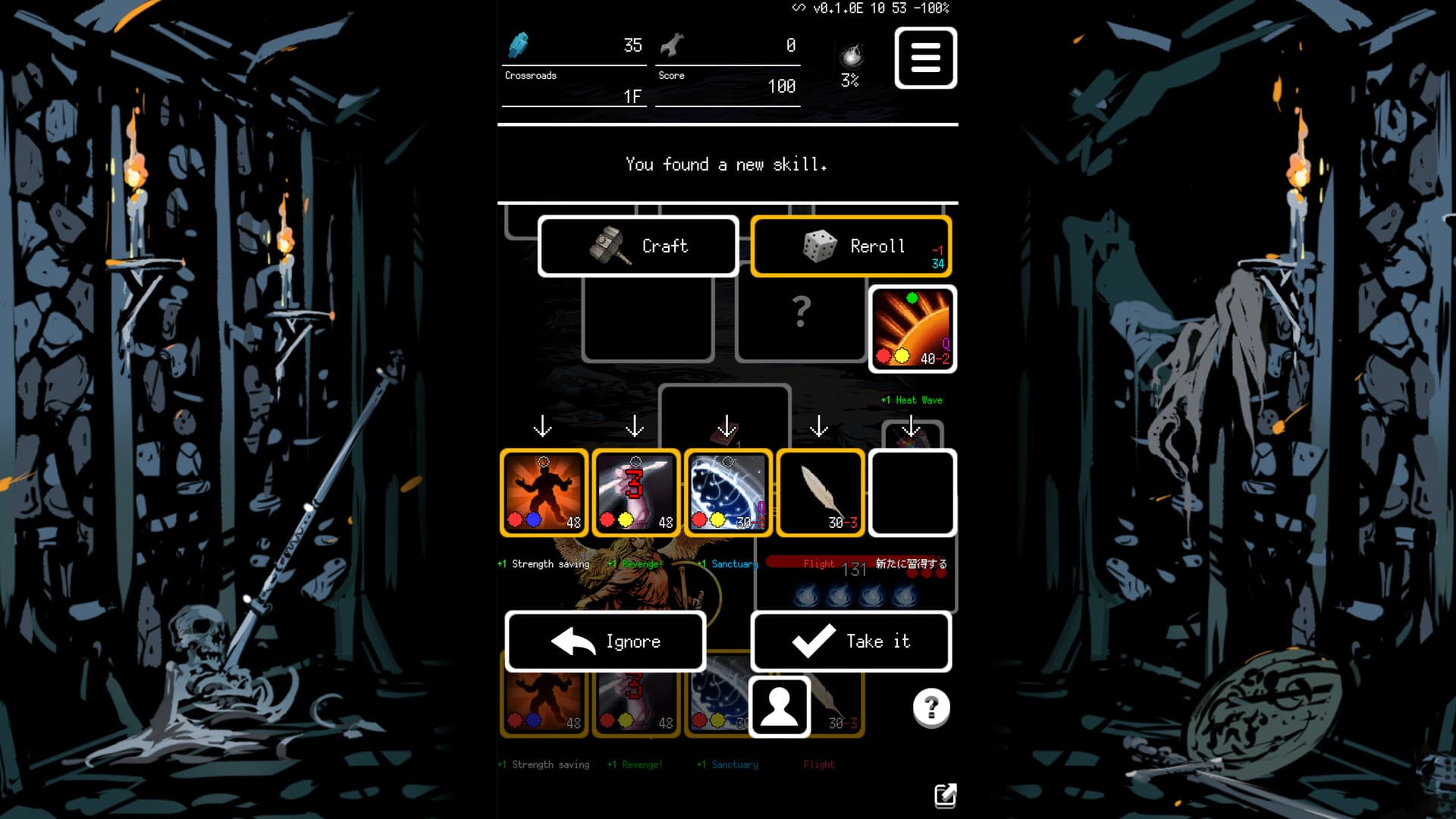Click the crystal shard currency icon
Viewport: 1456px width, 819px height.
[x=519, y=45]
